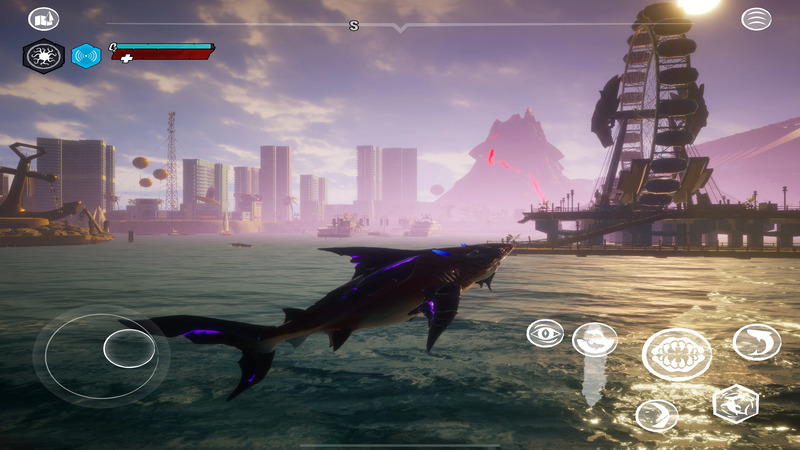Open the pause menu with three-lines icon
The height and width of the screenshot is (450, 800).
pos(756,19)
